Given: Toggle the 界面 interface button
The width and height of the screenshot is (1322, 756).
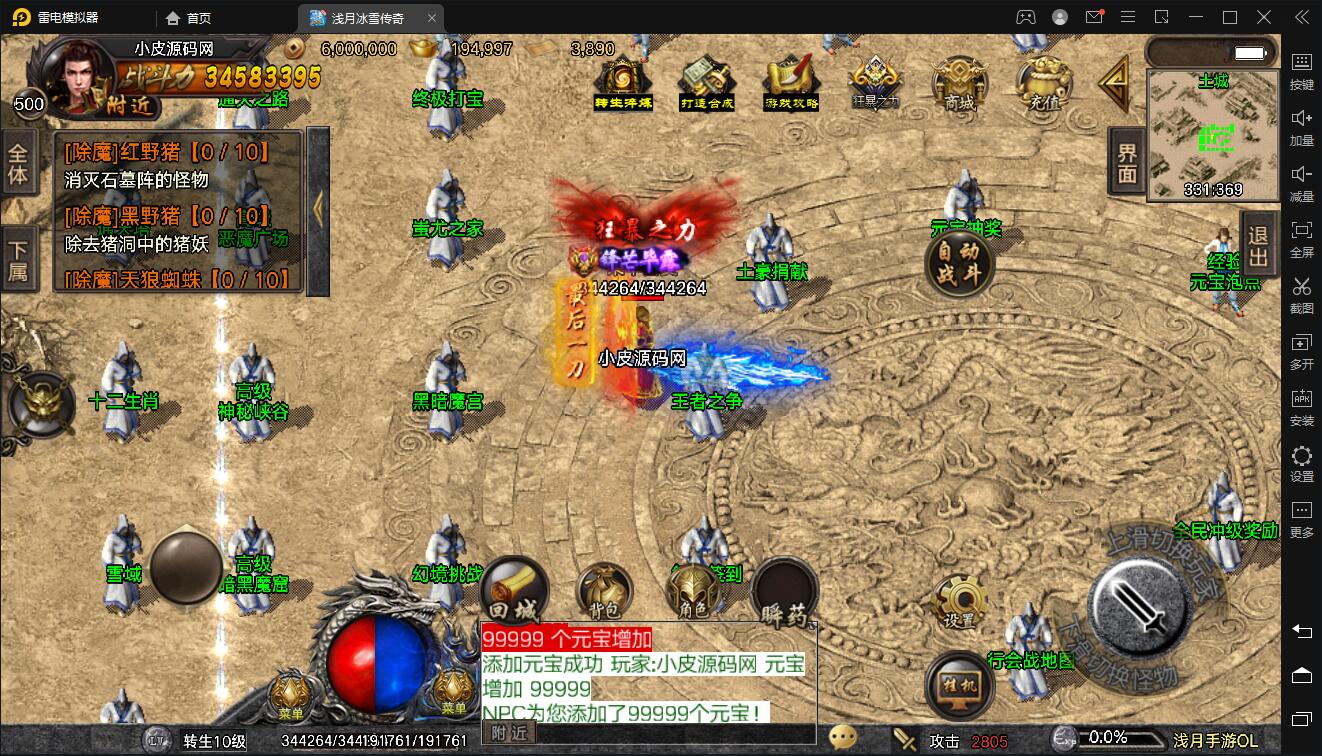Looking at the screenshot, I should (x=1127, y=163).
